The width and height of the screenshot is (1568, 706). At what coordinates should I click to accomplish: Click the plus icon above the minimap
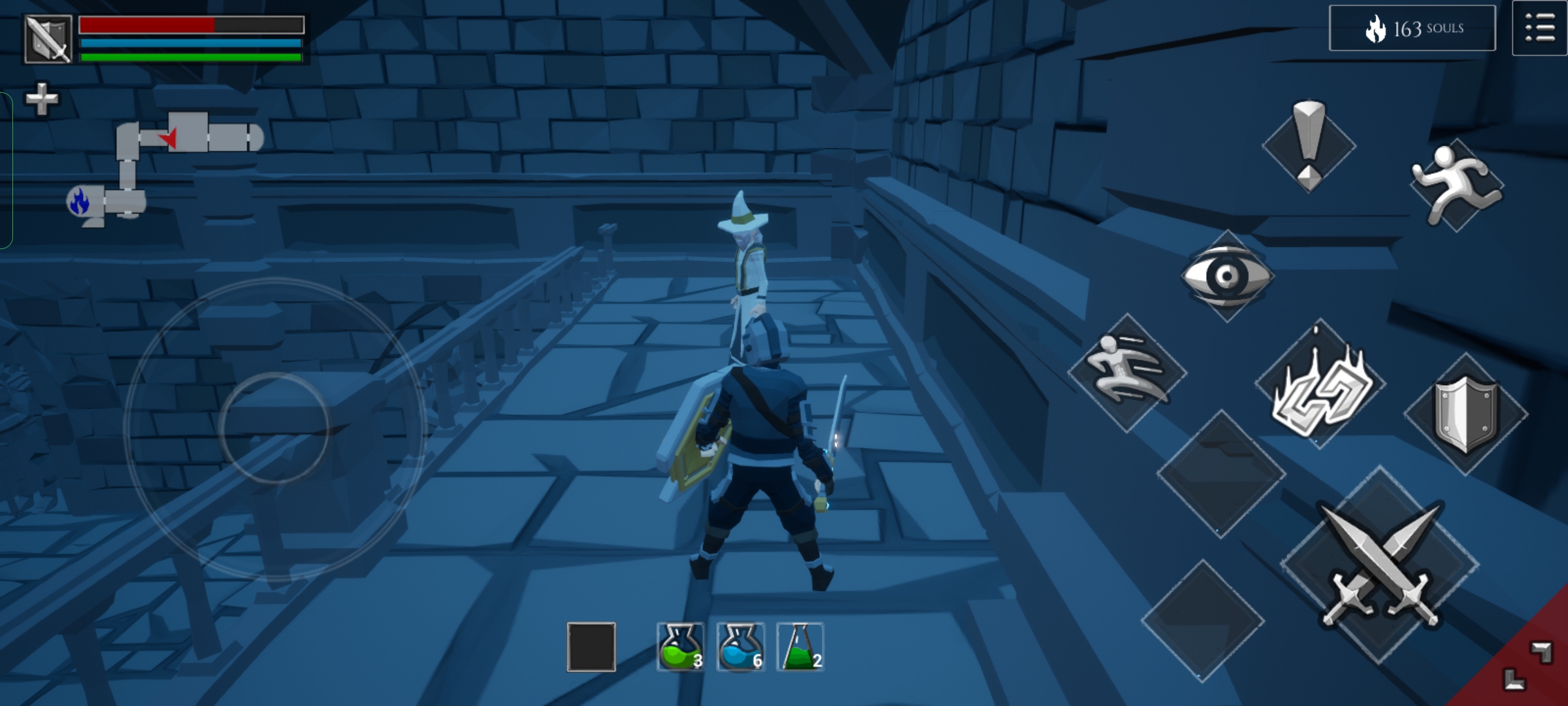pyautogui.click(x=42, y=99)
